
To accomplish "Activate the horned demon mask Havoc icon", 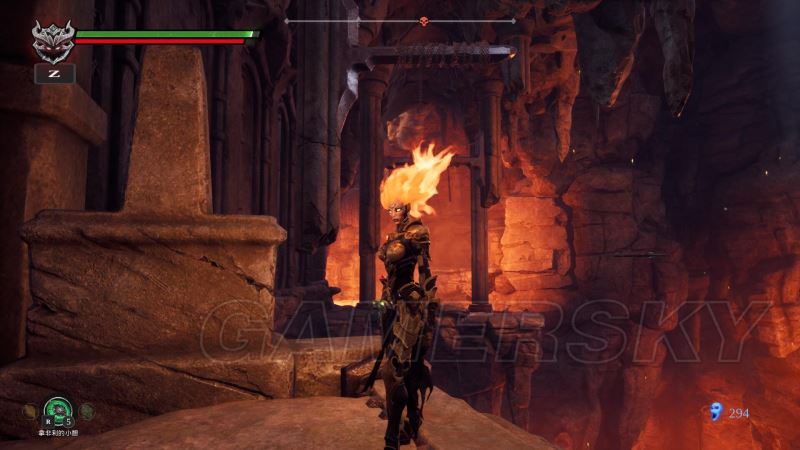I will (x=53, y=42).
